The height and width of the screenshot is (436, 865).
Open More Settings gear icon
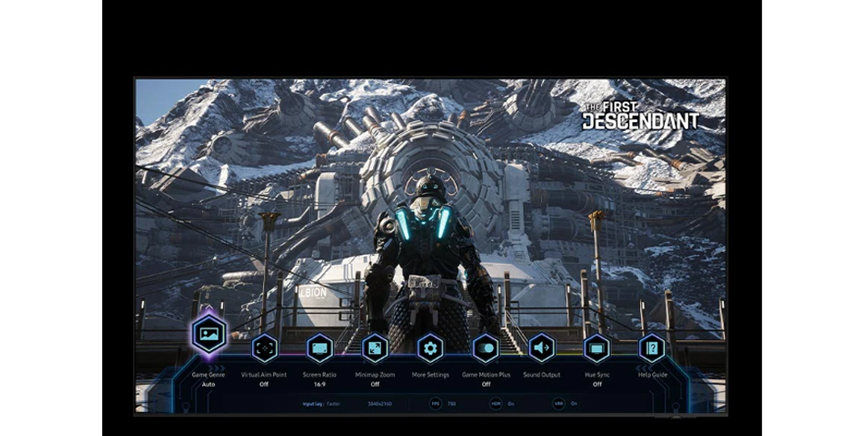coord(430,348)
